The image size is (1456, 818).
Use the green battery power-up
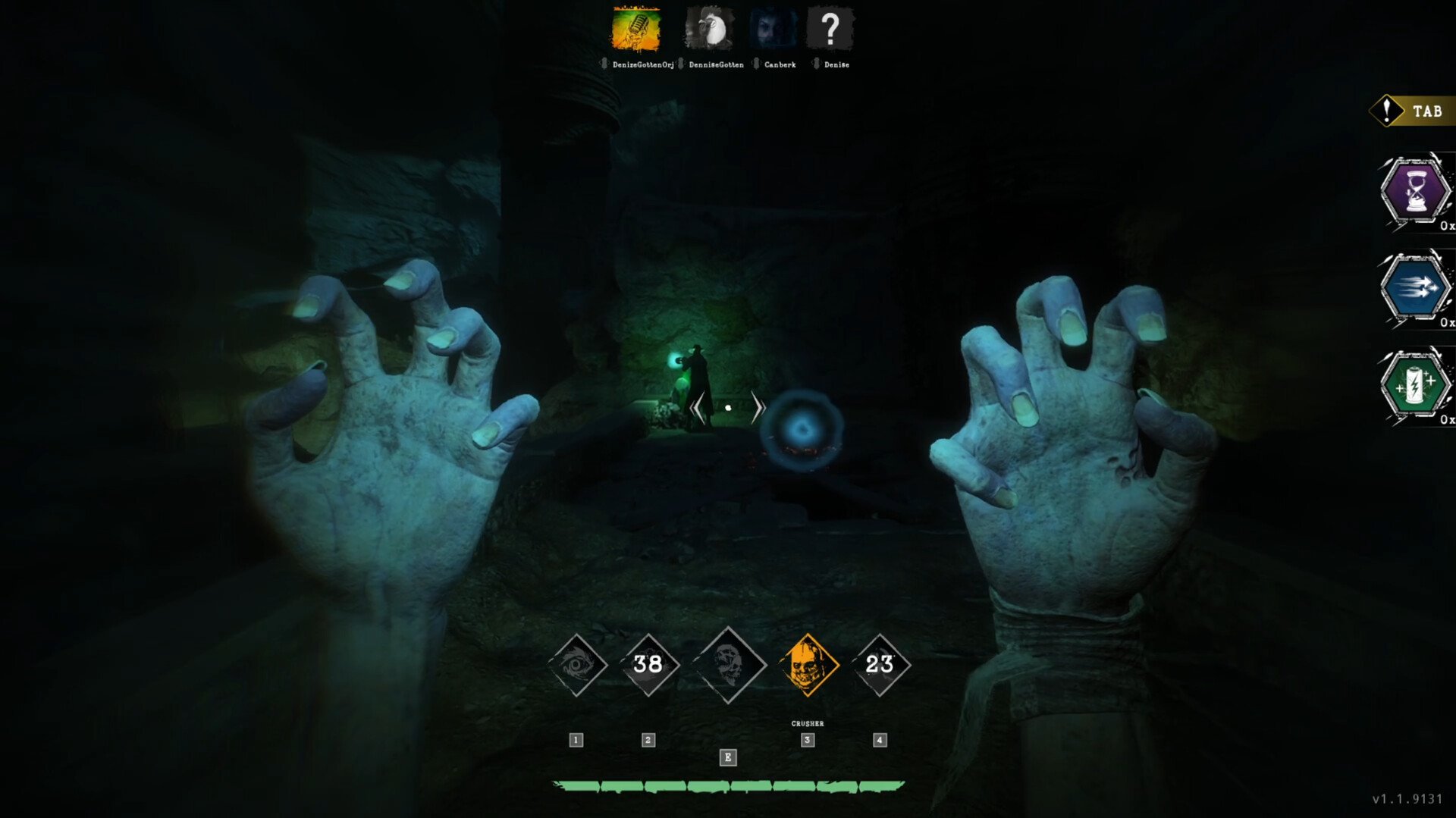(x=1415, y=385)
